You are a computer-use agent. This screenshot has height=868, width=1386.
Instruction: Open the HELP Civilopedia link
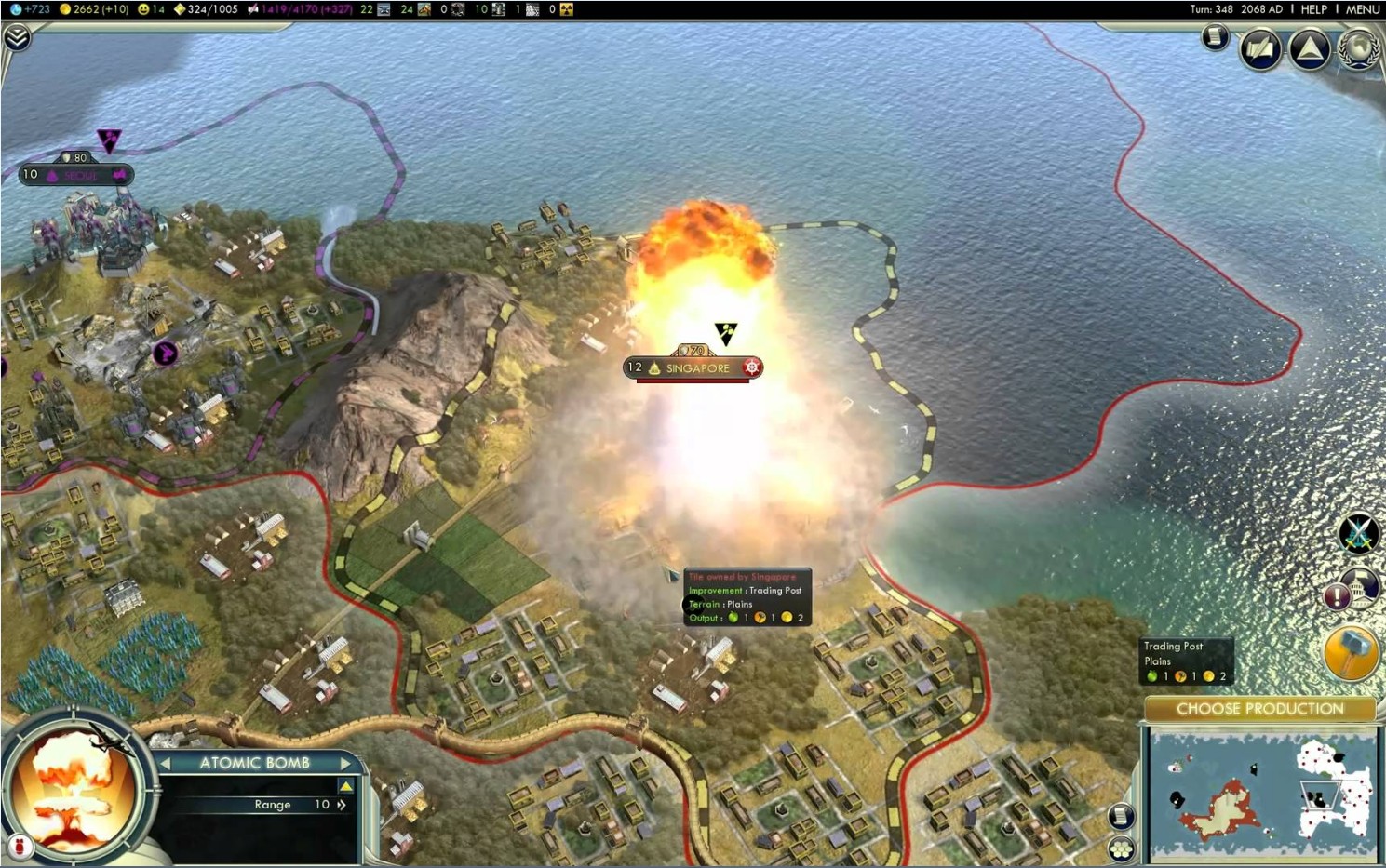[1313, 9]
